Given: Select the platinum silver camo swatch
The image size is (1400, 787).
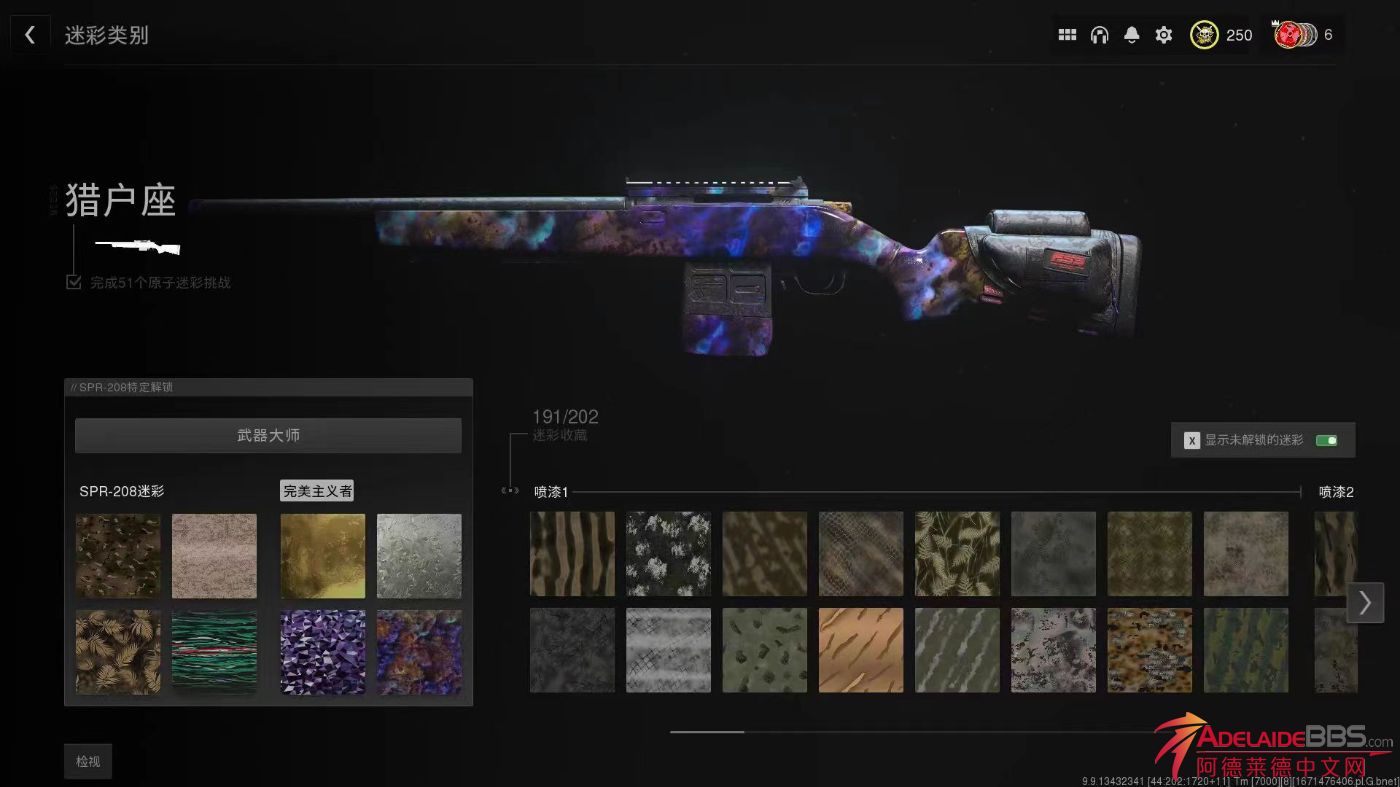Looking at the screenshot, I should click(x=419, y=556).
